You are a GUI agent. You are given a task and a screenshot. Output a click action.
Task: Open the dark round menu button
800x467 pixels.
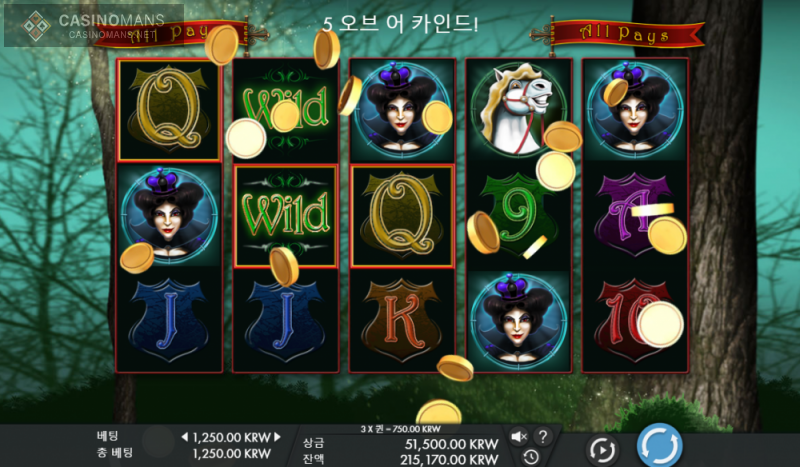pyautogui.click(x=157, y=442)
